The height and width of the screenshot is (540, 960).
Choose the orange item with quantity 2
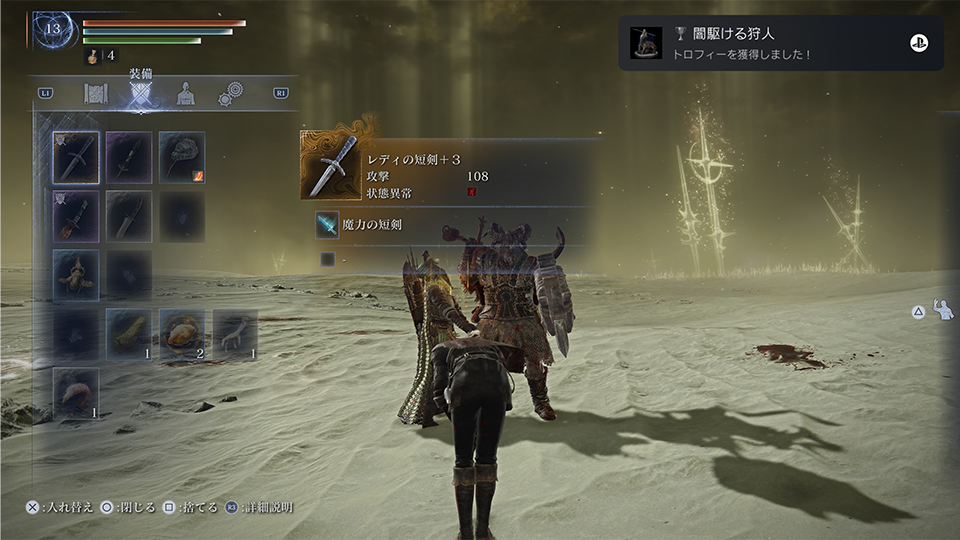pos(182,334)
